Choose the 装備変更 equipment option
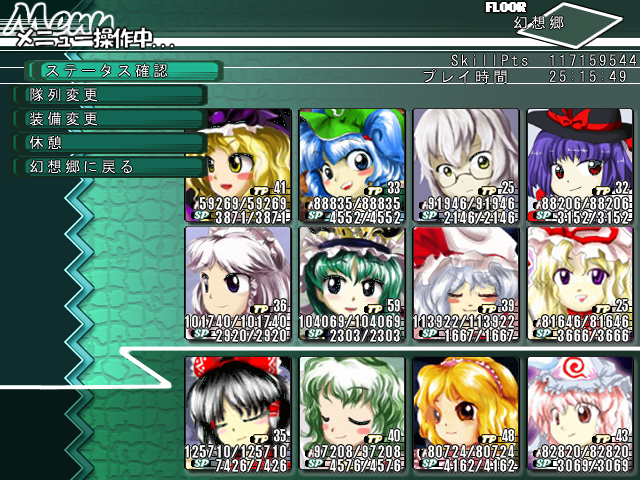Image resolution: width=640 pixels, height=480 pixels. click(110, 119)
